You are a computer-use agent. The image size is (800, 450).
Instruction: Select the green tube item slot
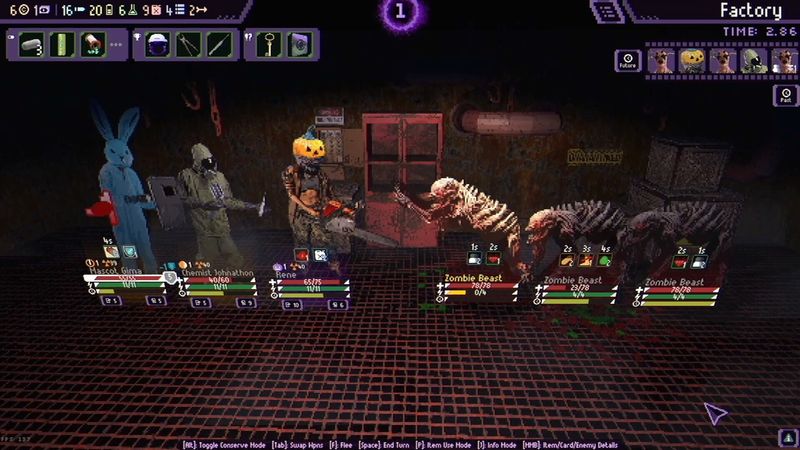tap(63, 45)
